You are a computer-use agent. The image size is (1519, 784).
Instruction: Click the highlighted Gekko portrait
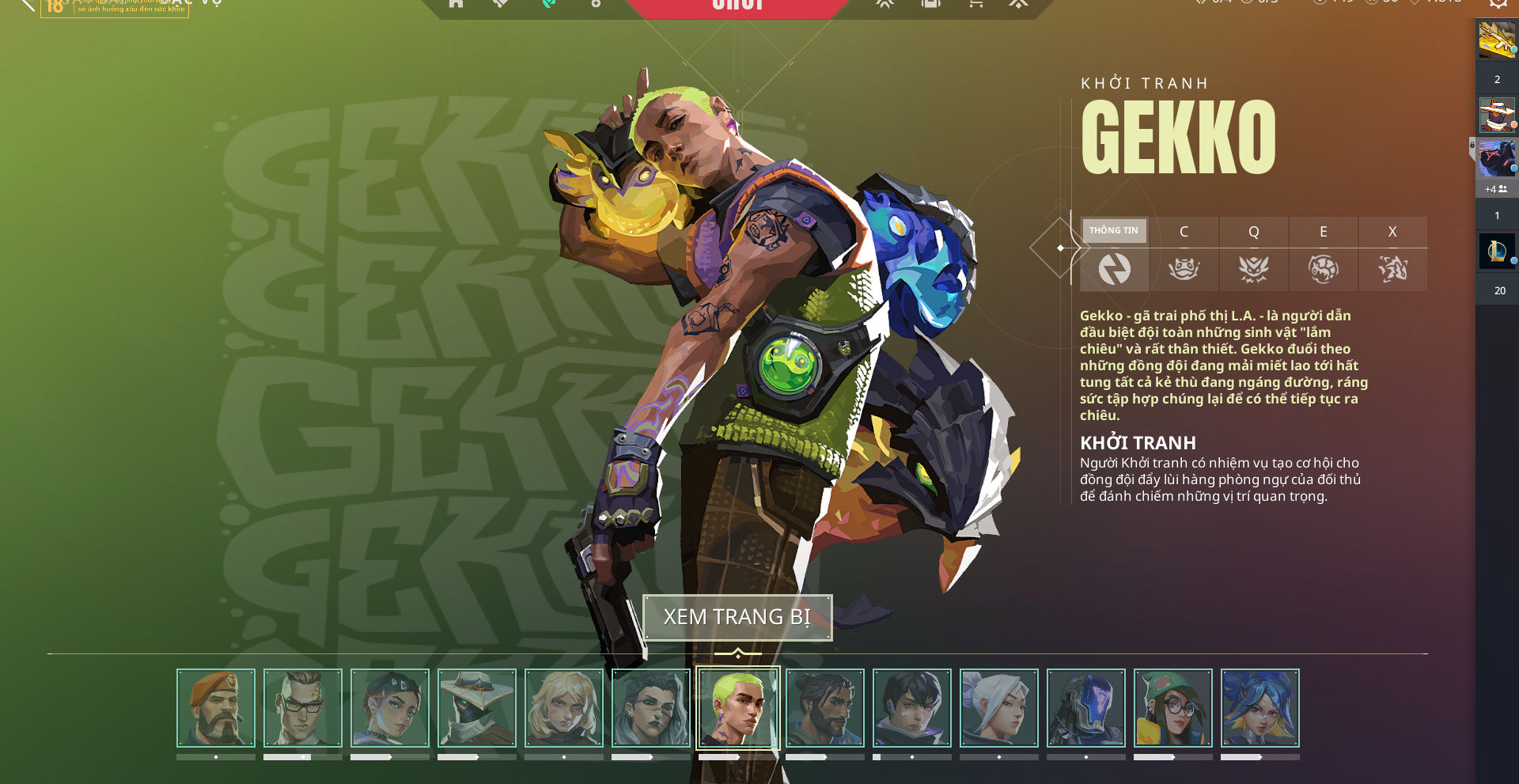pos(738,708)
